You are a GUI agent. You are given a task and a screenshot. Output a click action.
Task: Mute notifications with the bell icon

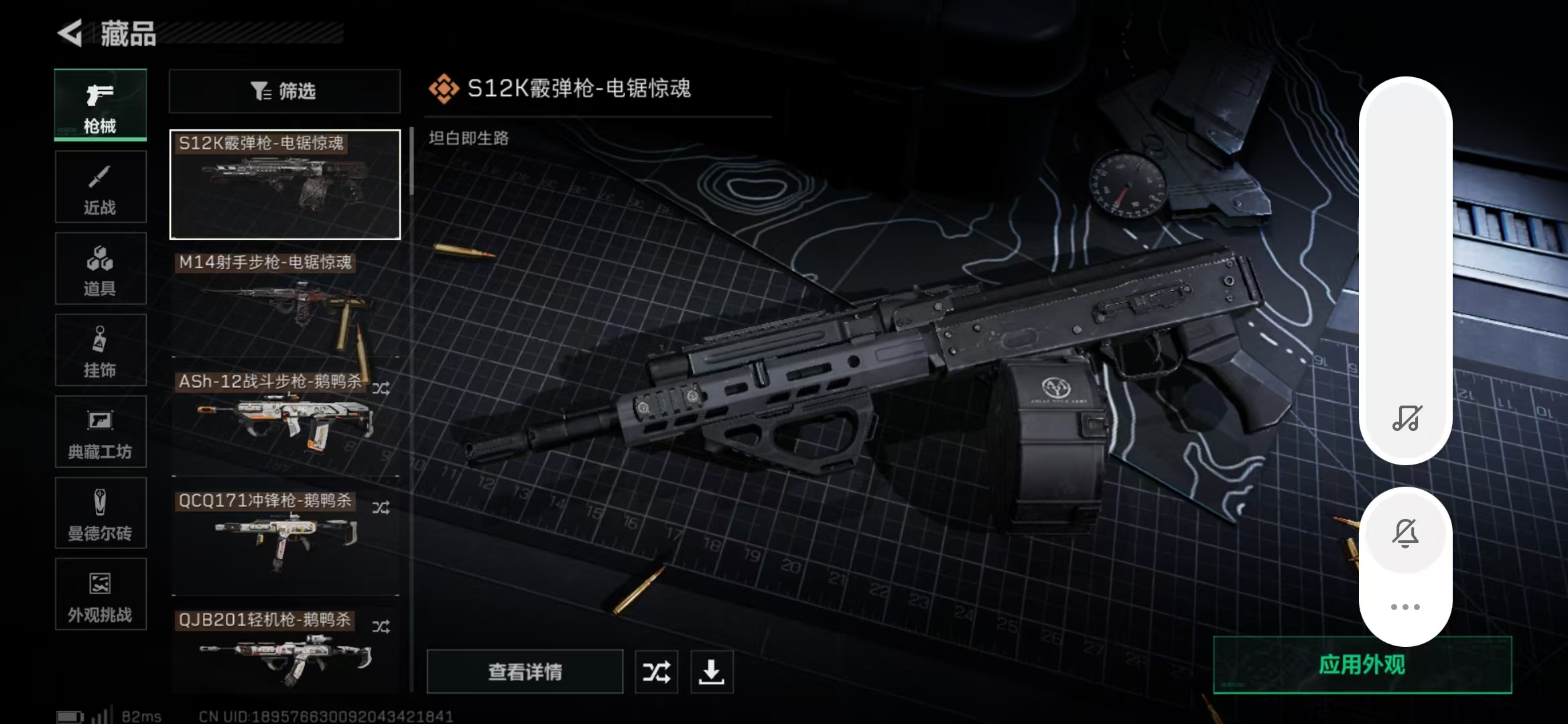coord(1406,533)
